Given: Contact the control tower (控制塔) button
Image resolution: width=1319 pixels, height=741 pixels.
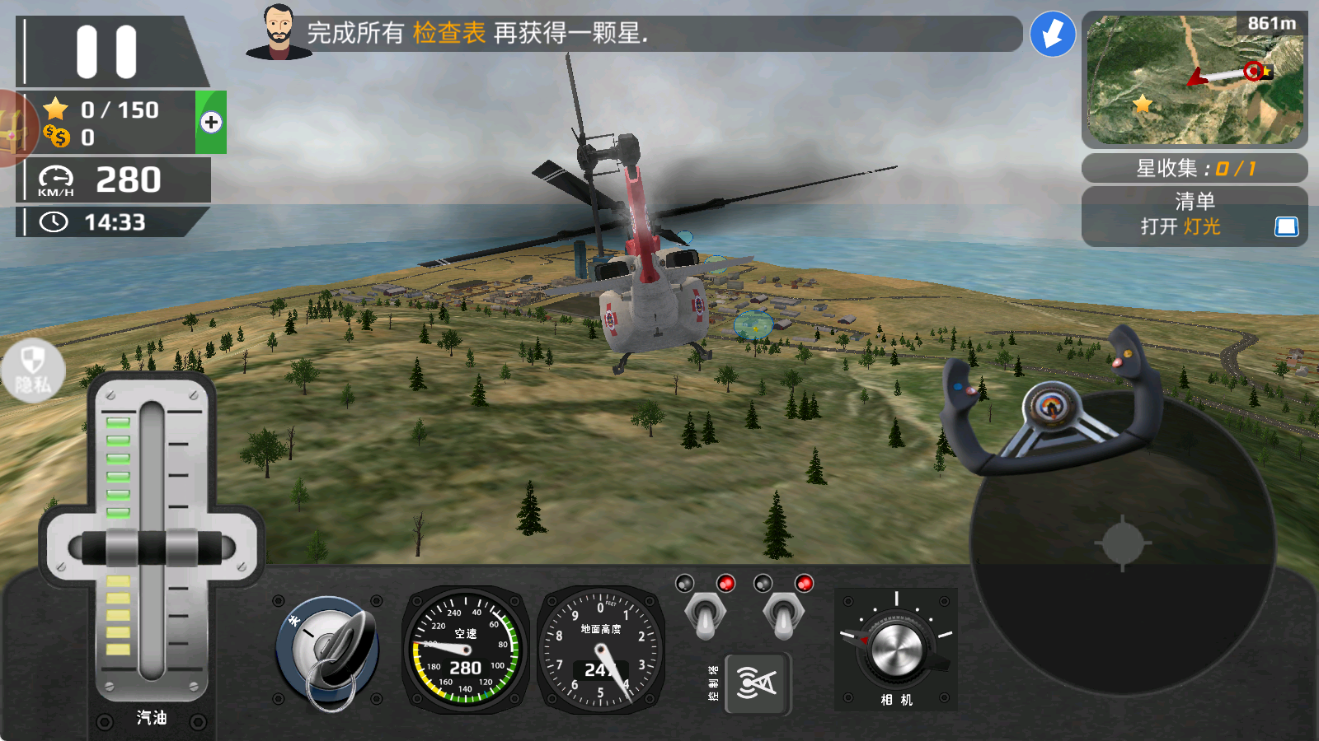Looking at the screenshot, I should pos(757,683).
